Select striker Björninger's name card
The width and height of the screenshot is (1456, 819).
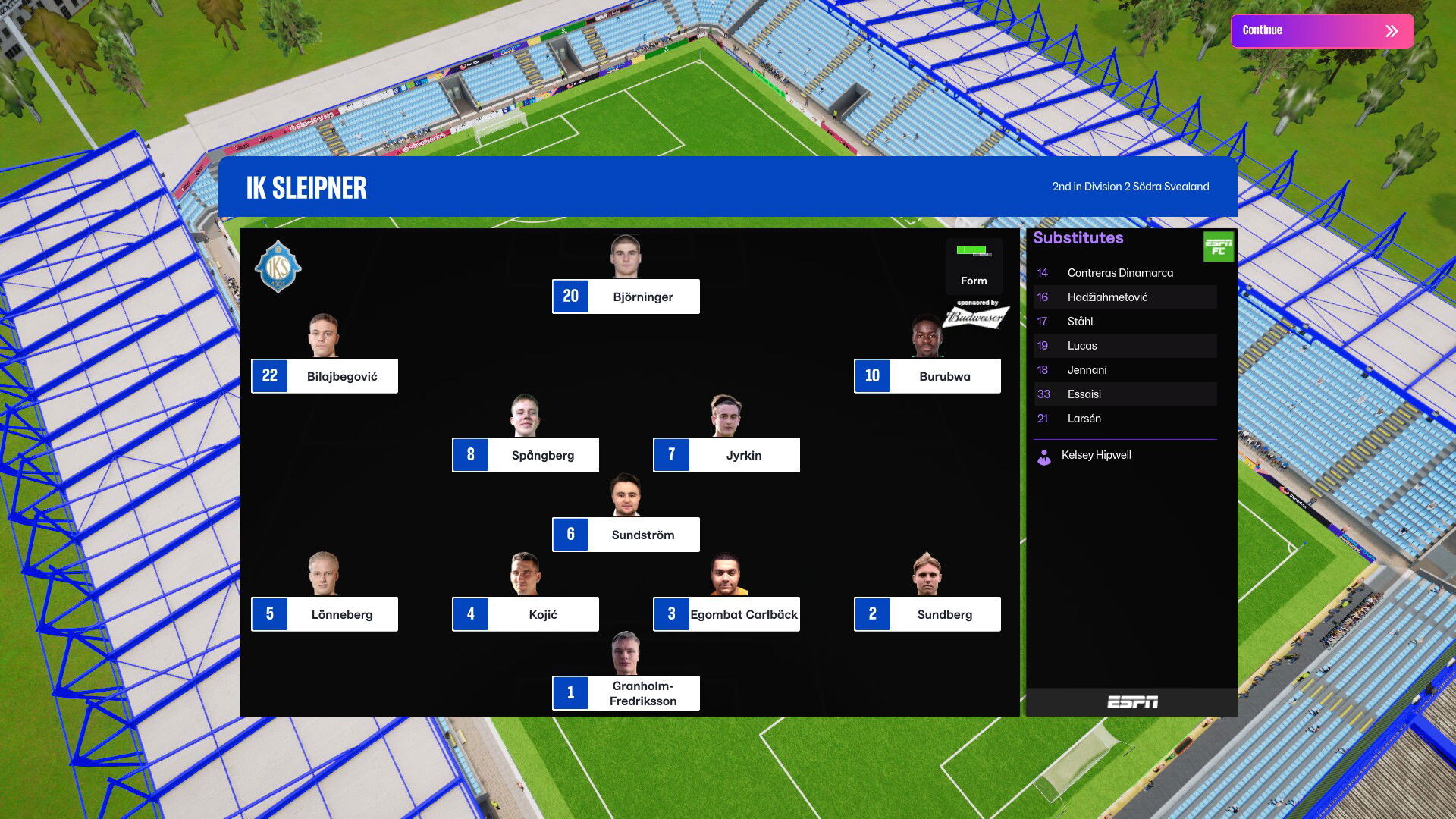(x=626, y=297)
